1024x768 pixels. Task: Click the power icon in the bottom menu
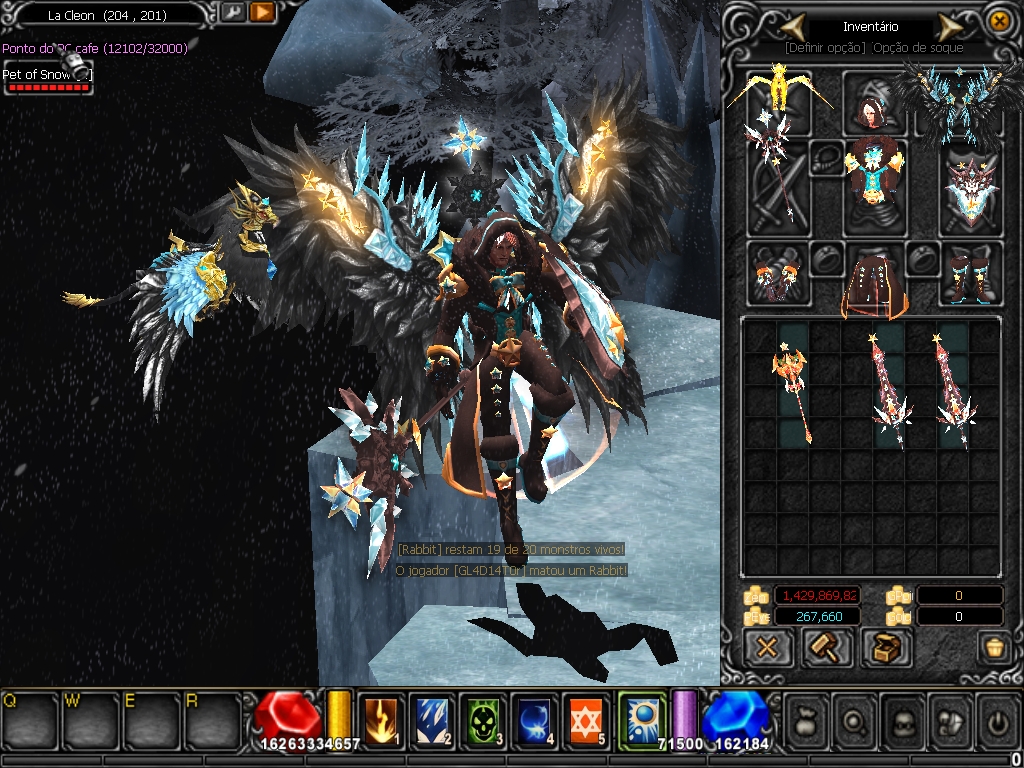coord(996,718)
